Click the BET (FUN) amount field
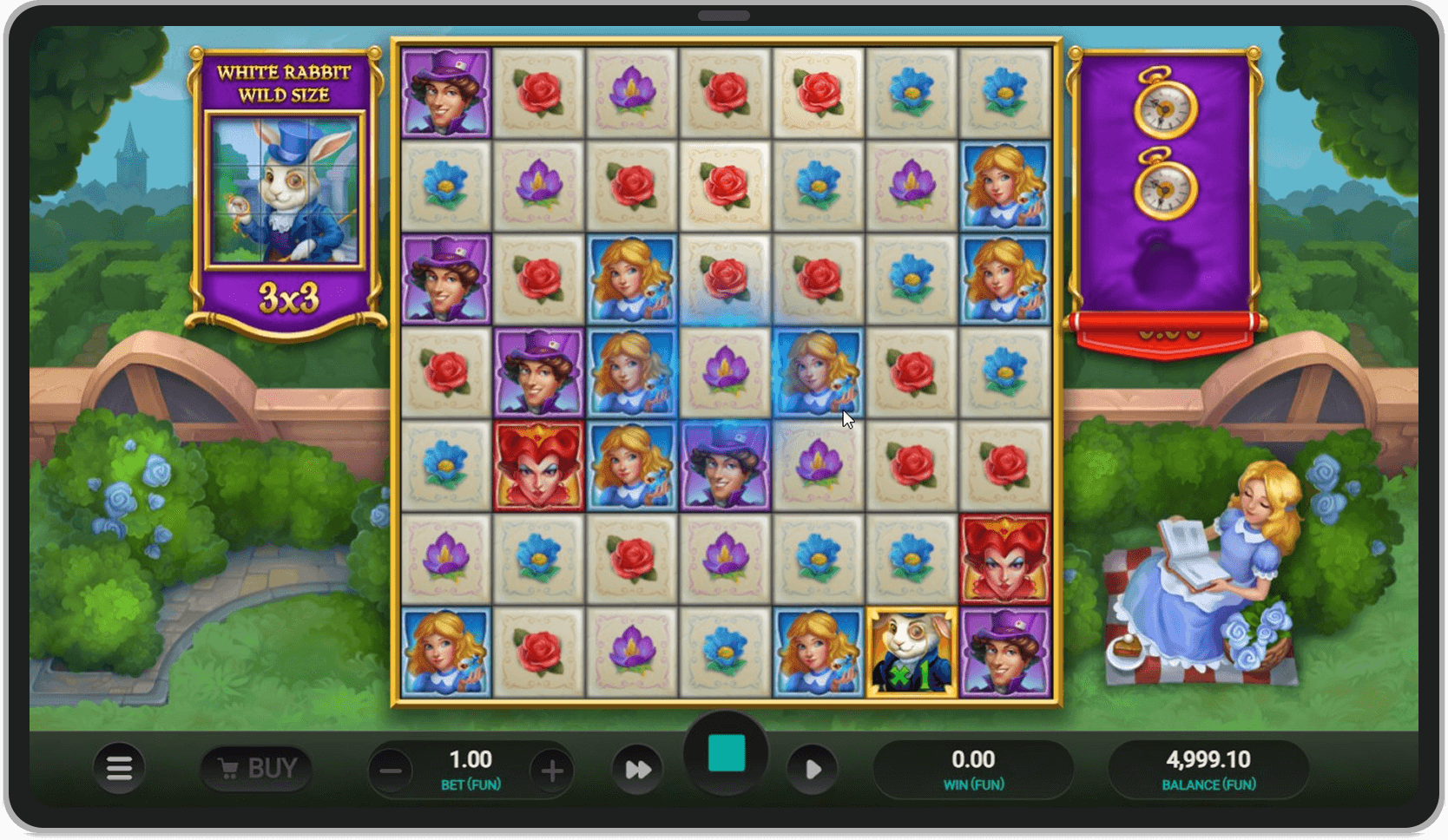The height and width of the screenshot is (840, 1448). [x=469, y=767]
